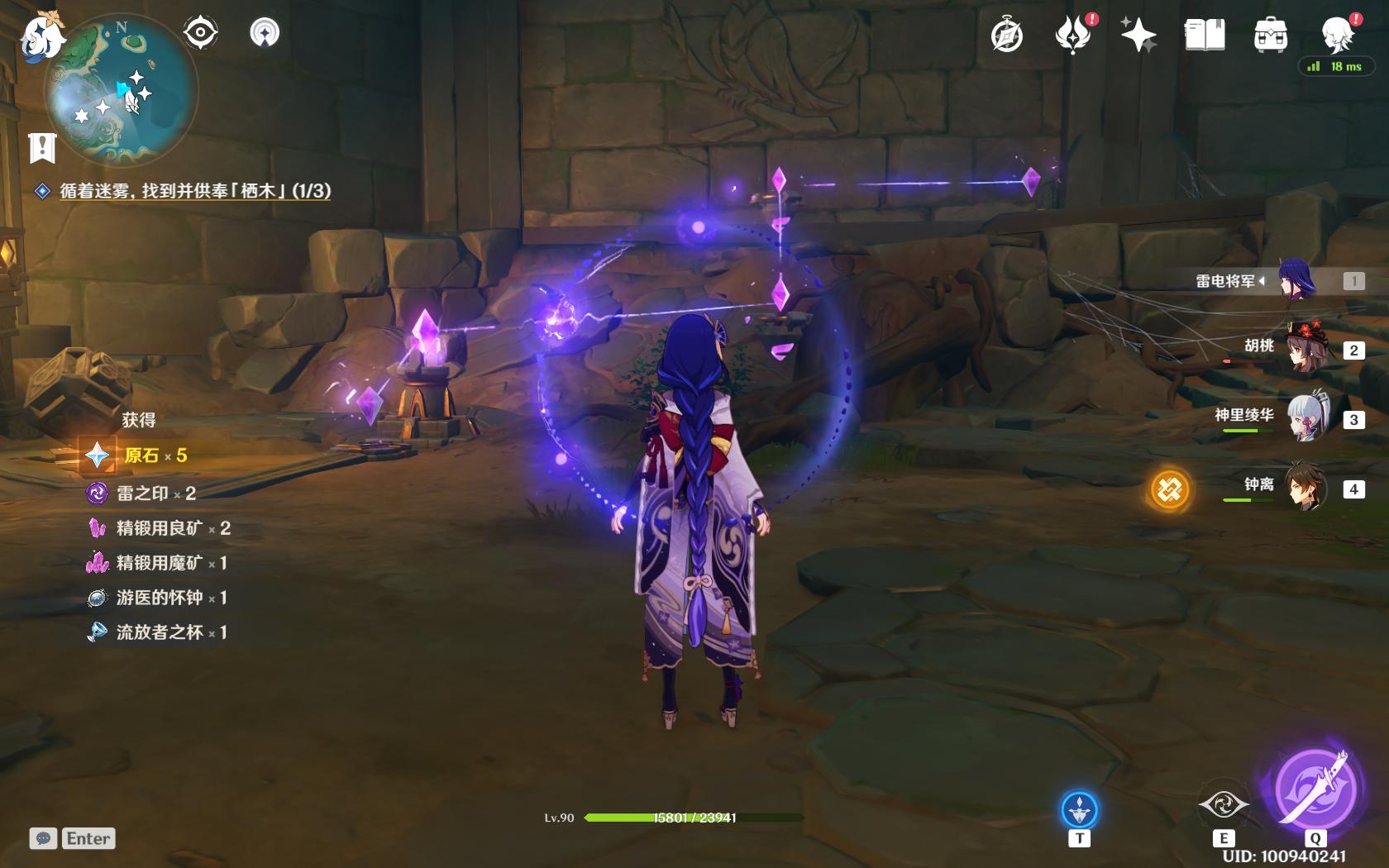Screen dimensions: 1389x868
Task: Select the tracked quest objective 栖木 text
Action: tap(195, 191)
